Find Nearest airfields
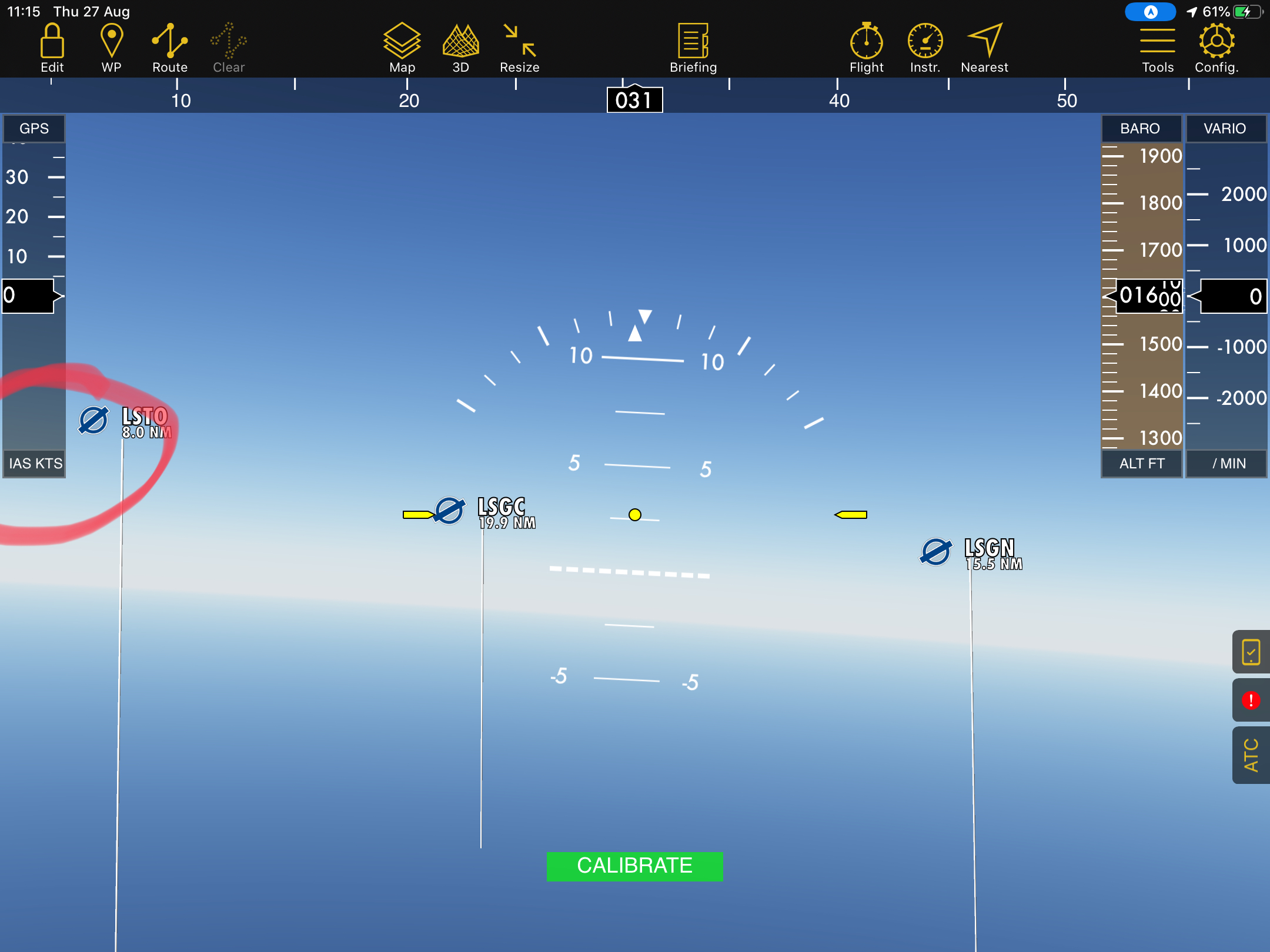The image size is (1270, 952). pyautogui.click(x=984, y=48)
